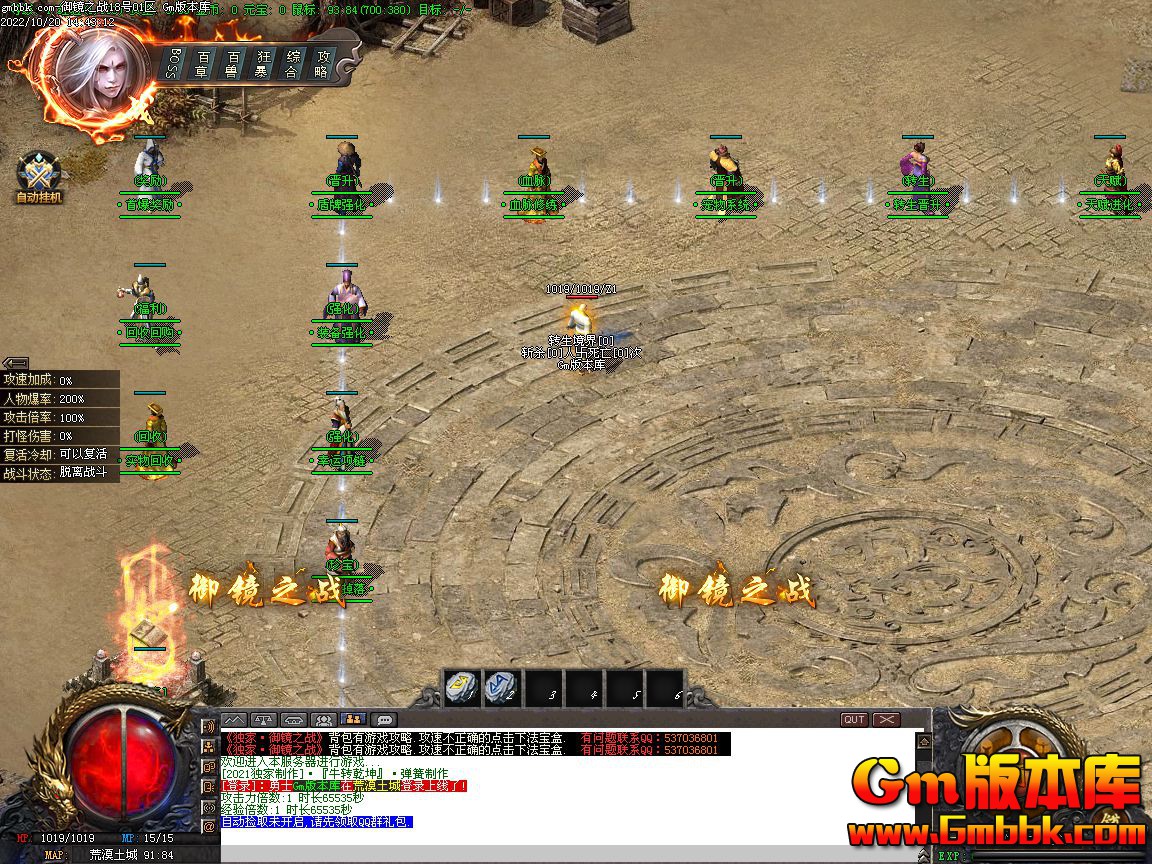Toggle 自动挂机 auto-combat icon
Viewport: 1152px width, 864px height.
click(x=39, y=177)
